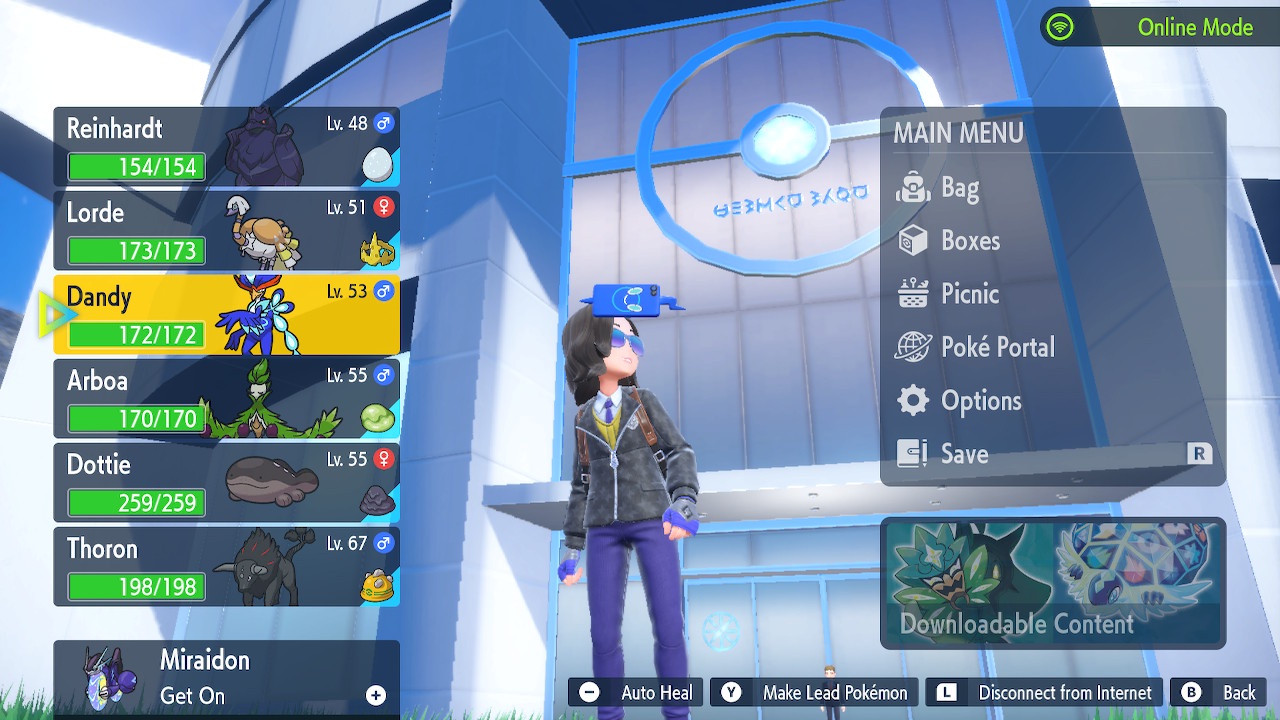
Task: Select Arboa in the party list
Action: (x=226, y=399)
